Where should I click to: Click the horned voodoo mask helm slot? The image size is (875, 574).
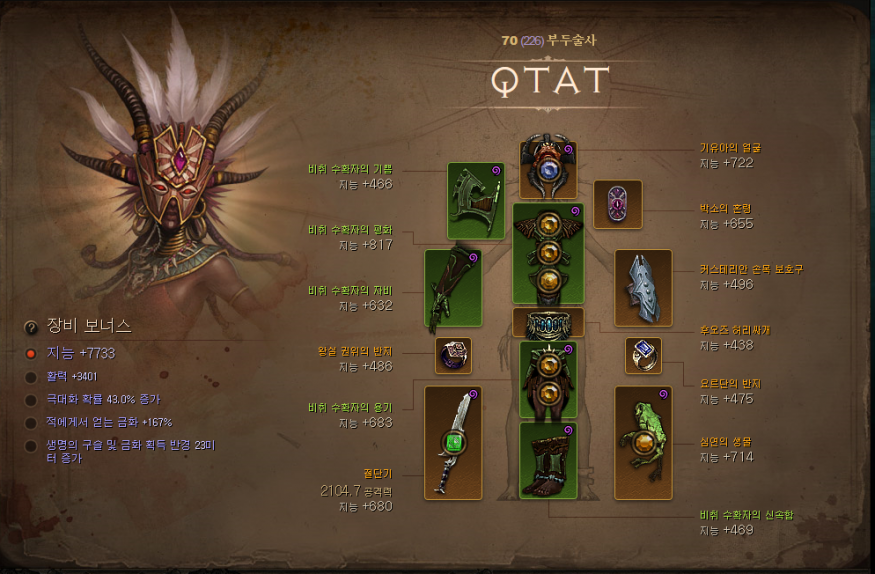547,169
